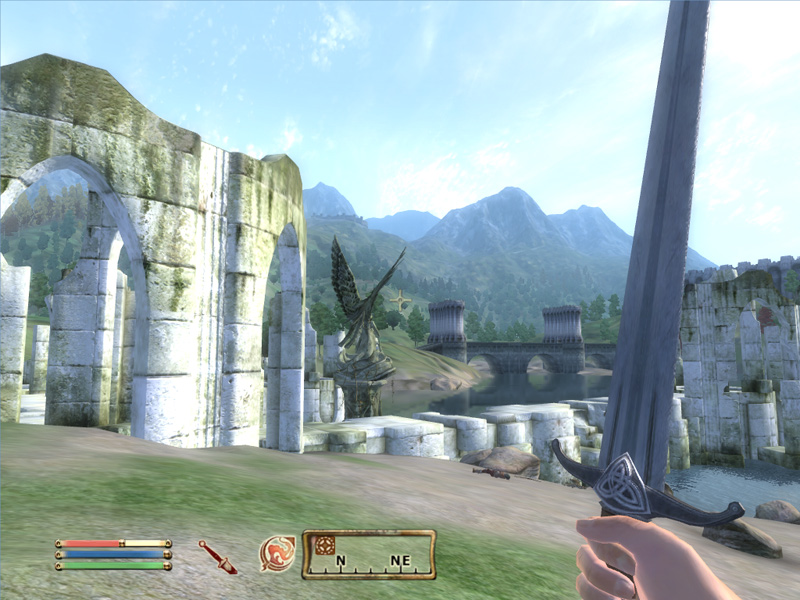Select the active spell icon
Screen dimensions: 800x600
click(277, 554)
